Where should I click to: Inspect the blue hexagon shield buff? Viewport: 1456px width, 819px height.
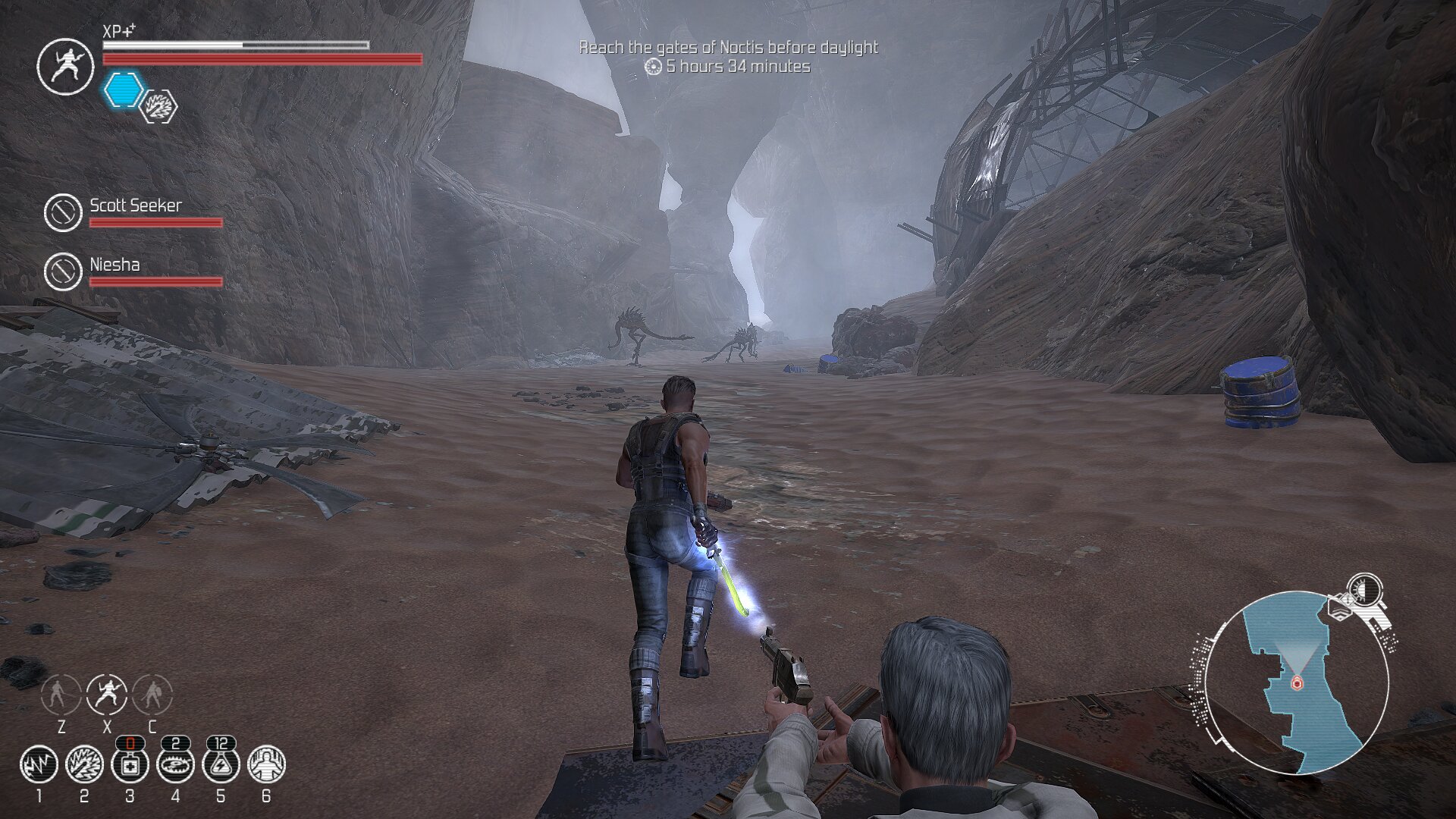pos(123,90)
